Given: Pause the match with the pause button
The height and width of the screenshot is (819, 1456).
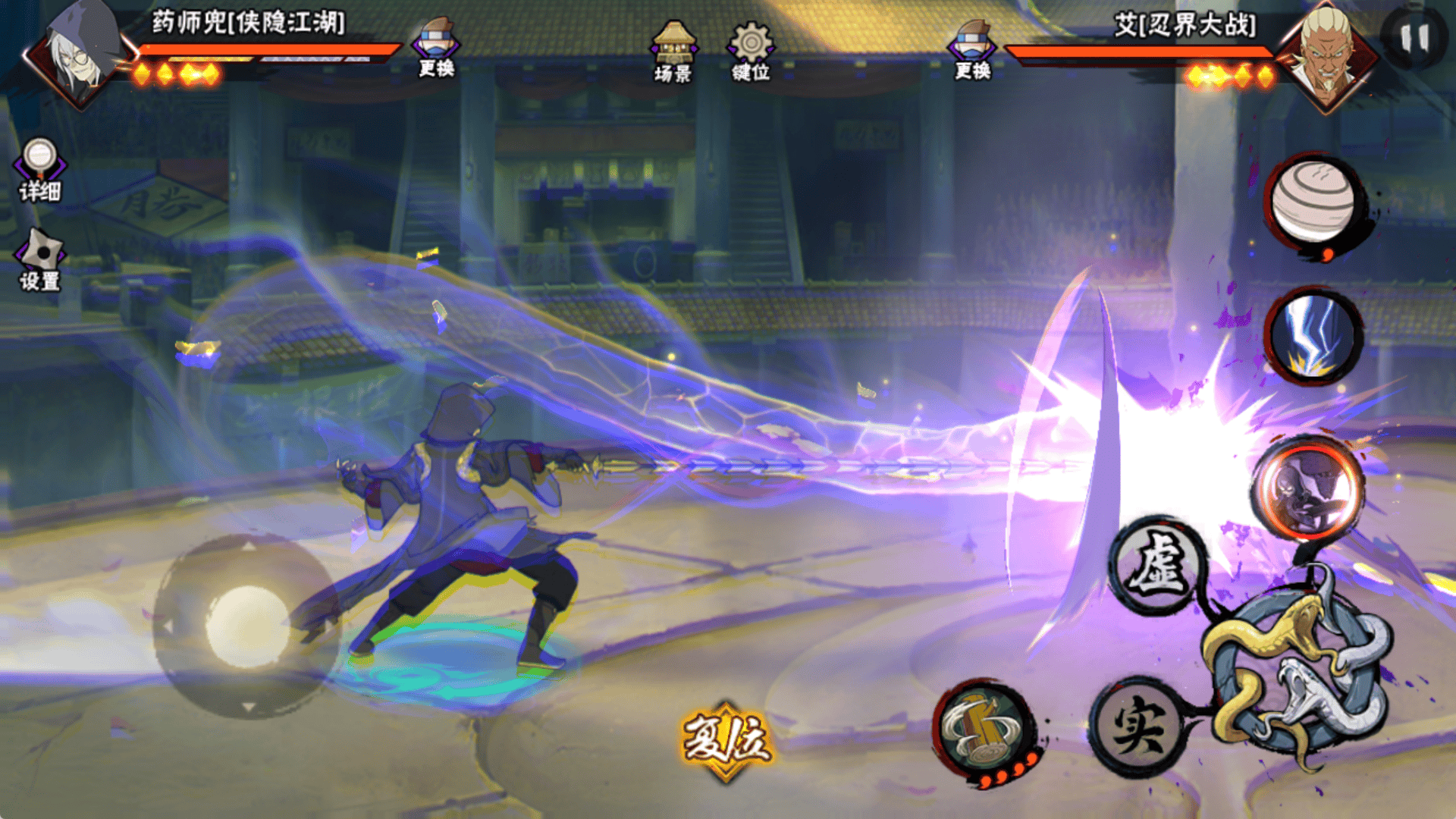Looking at the screenshot, I should [x=1414, y=38].
